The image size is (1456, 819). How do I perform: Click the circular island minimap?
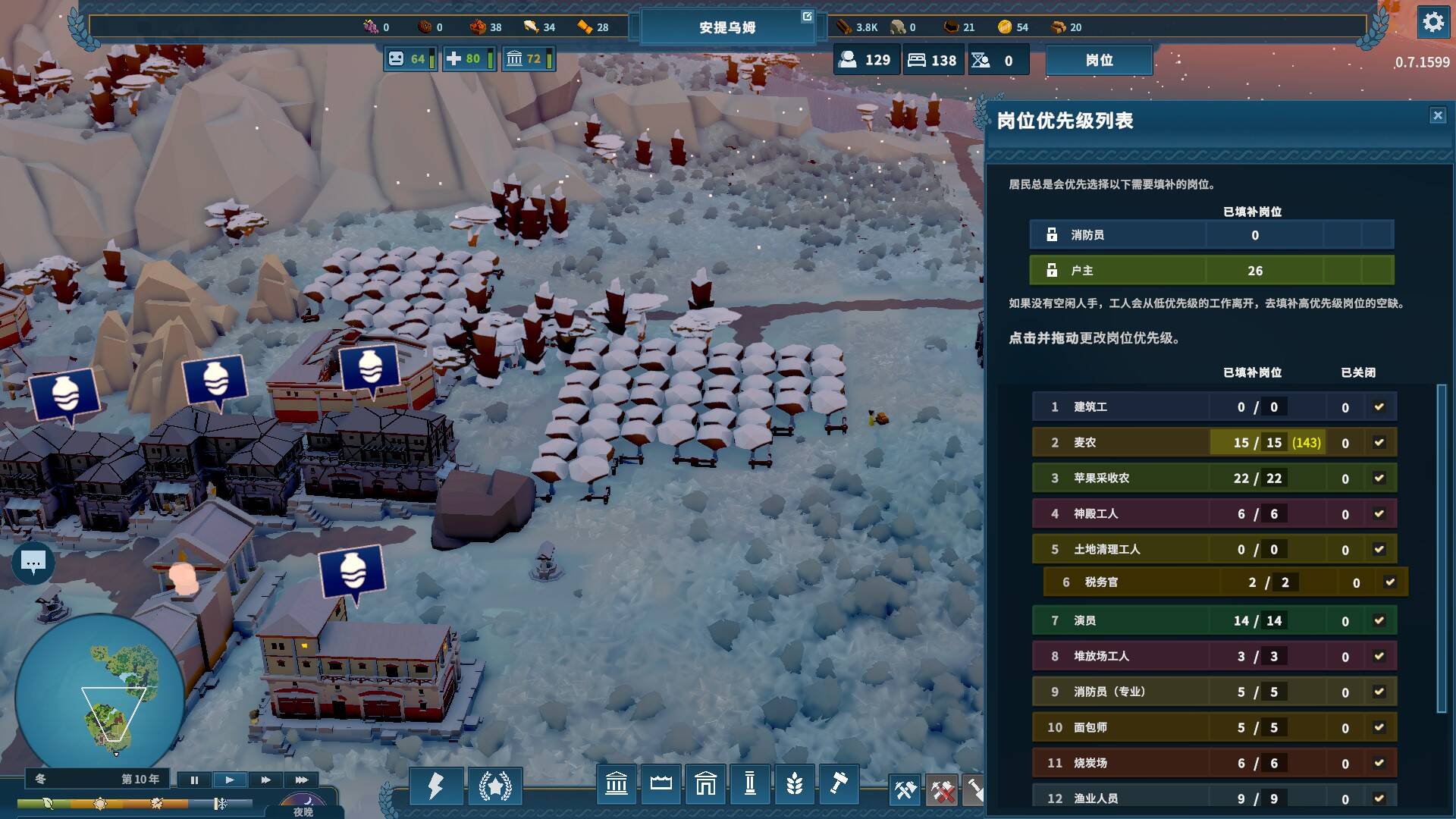click(99, 694)
